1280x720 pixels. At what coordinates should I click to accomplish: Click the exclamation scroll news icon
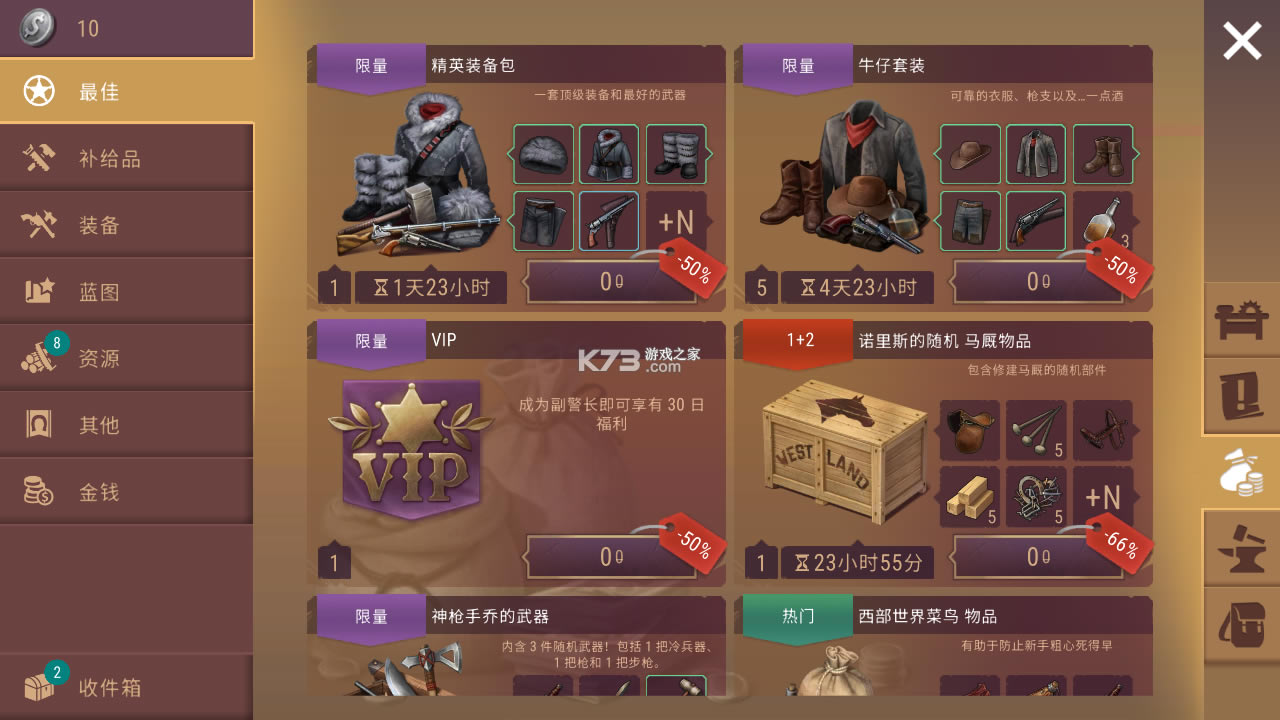pyautogui.click(x=1241, y=394)
